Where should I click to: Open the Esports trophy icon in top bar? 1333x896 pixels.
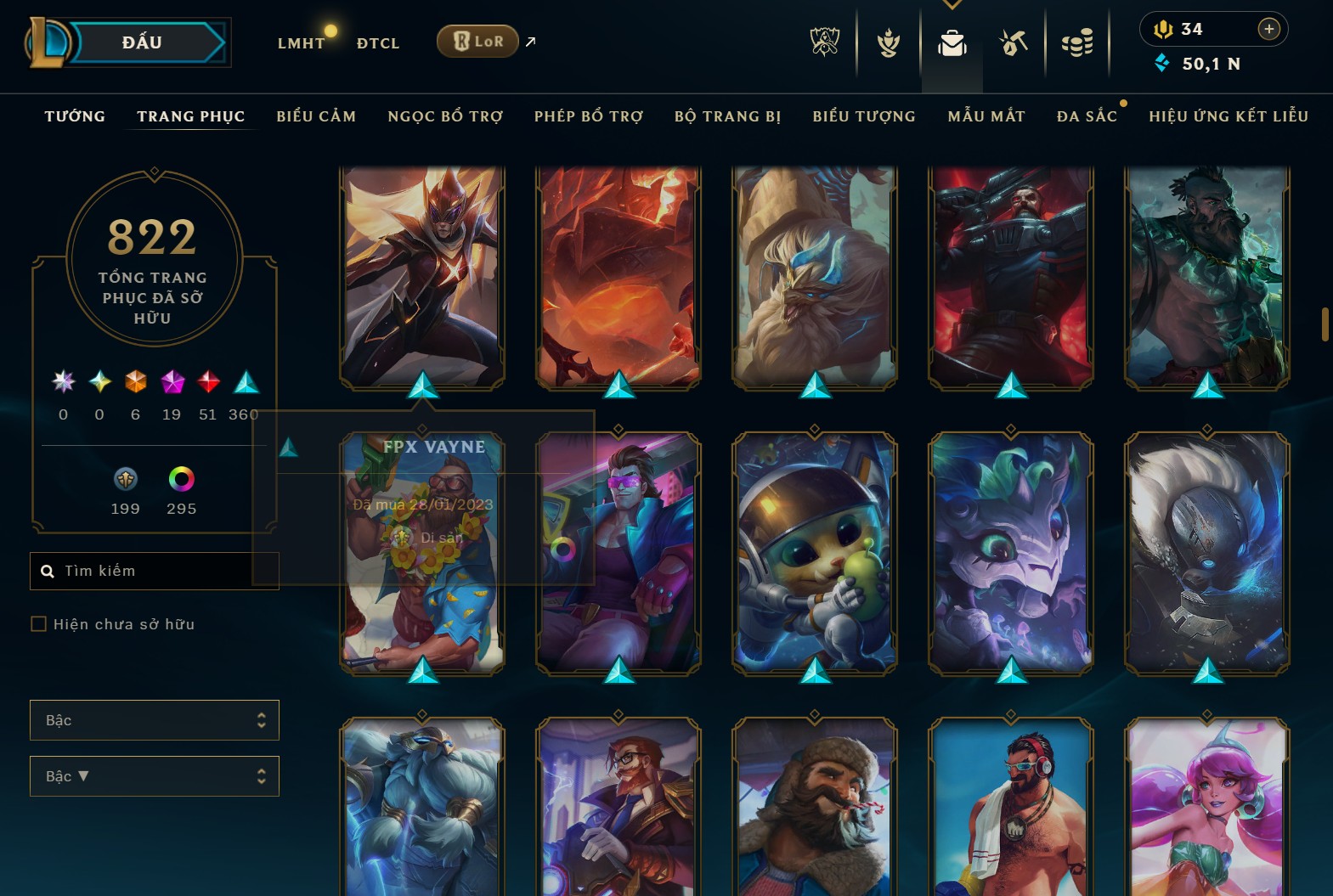(822, 42)
